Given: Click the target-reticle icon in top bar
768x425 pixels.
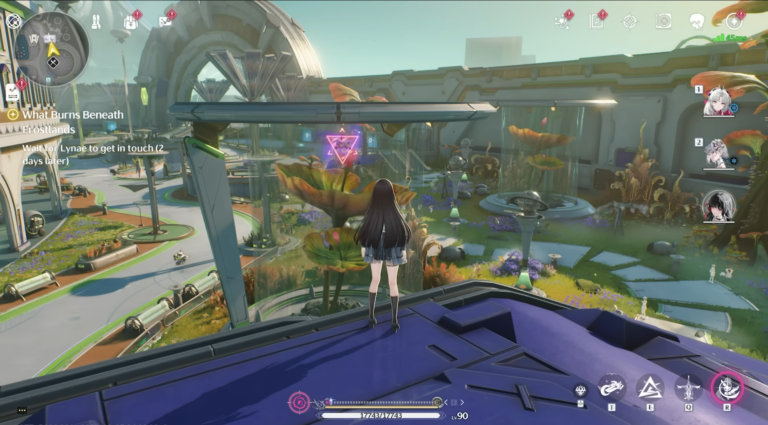Looking at the screenshot, I should click(629, 21).
